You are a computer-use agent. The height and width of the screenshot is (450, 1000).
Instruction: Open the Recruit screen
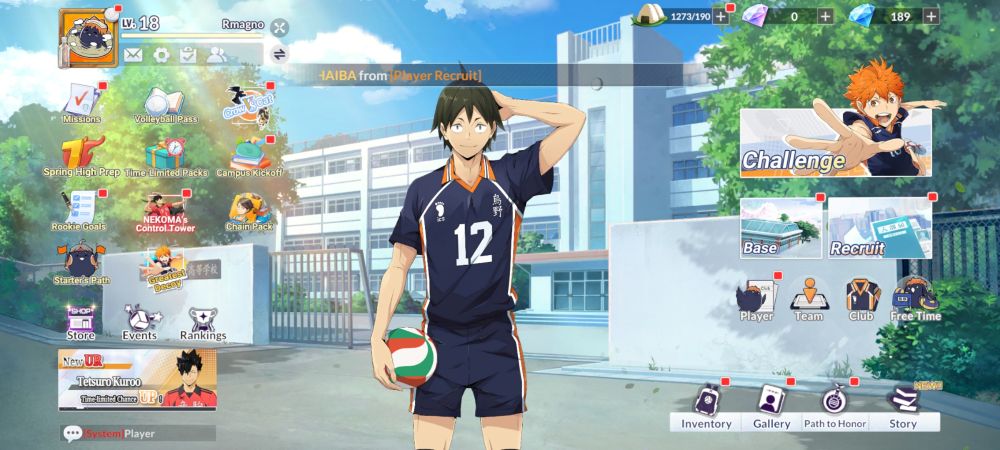click(879, 228)
